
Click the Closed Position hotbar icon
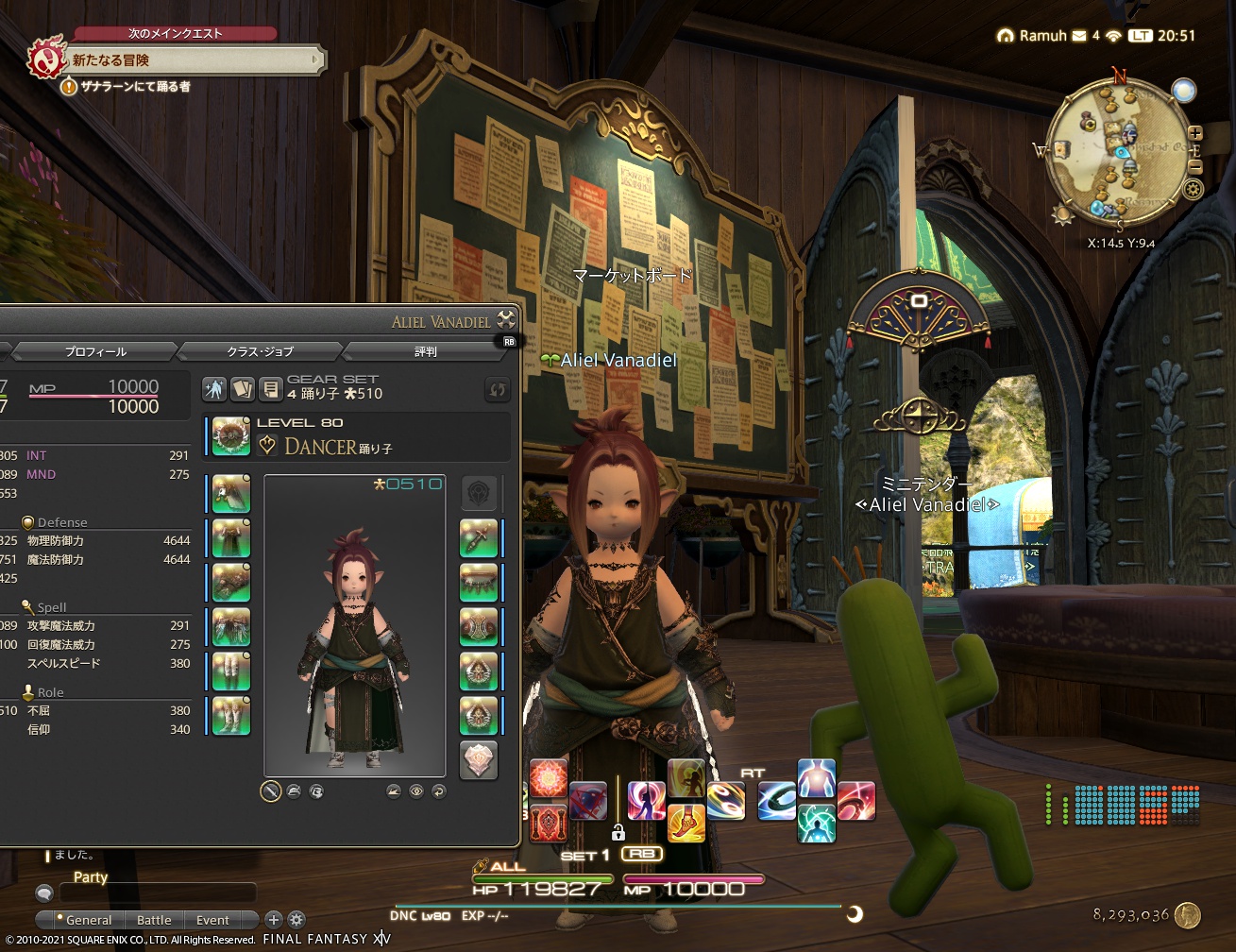click(x=587, y=801)
